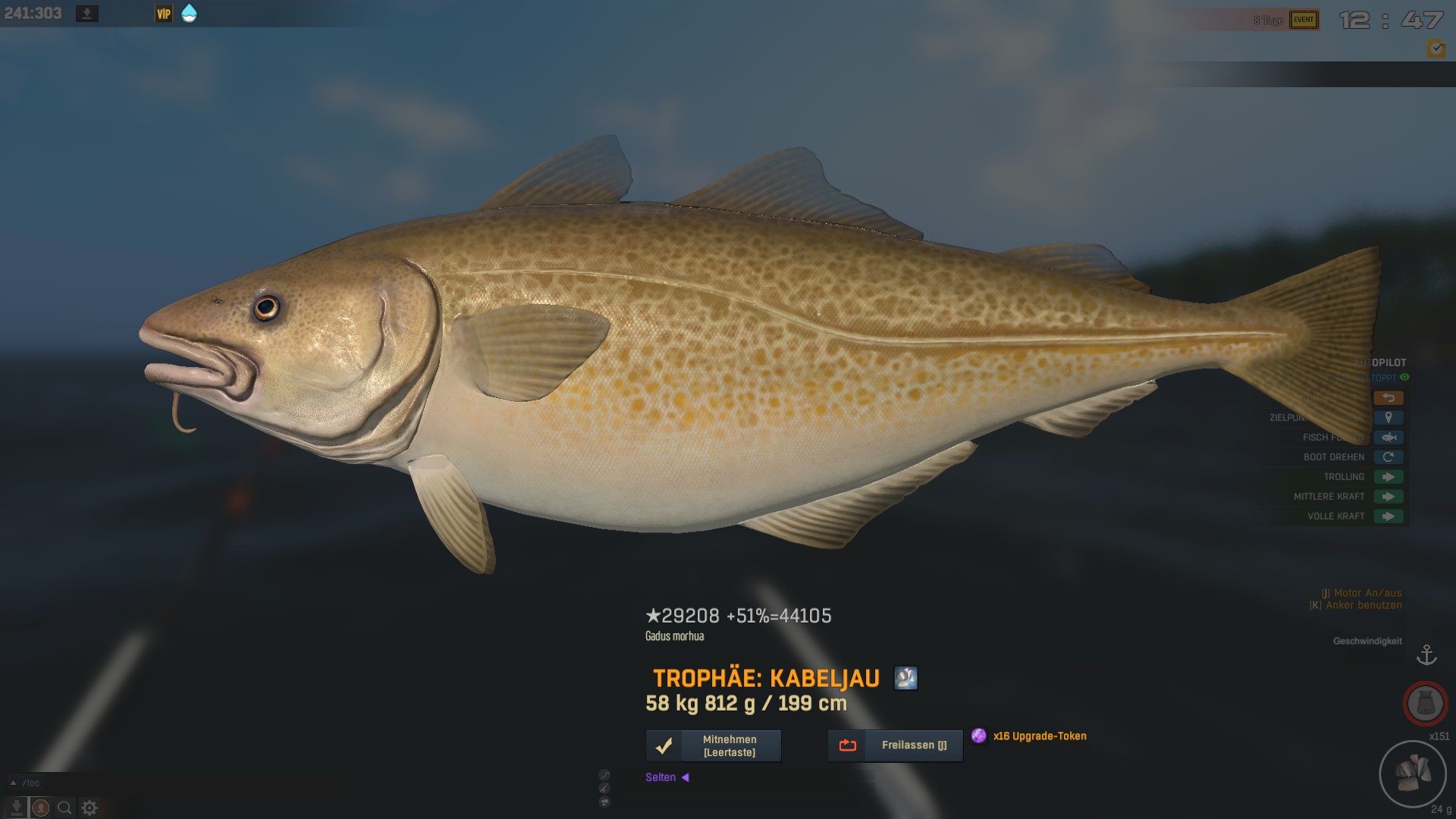Click the Boot Drehen rotate button
The height and width of the screenshot is (819, 1456).
click(1388, 457)
